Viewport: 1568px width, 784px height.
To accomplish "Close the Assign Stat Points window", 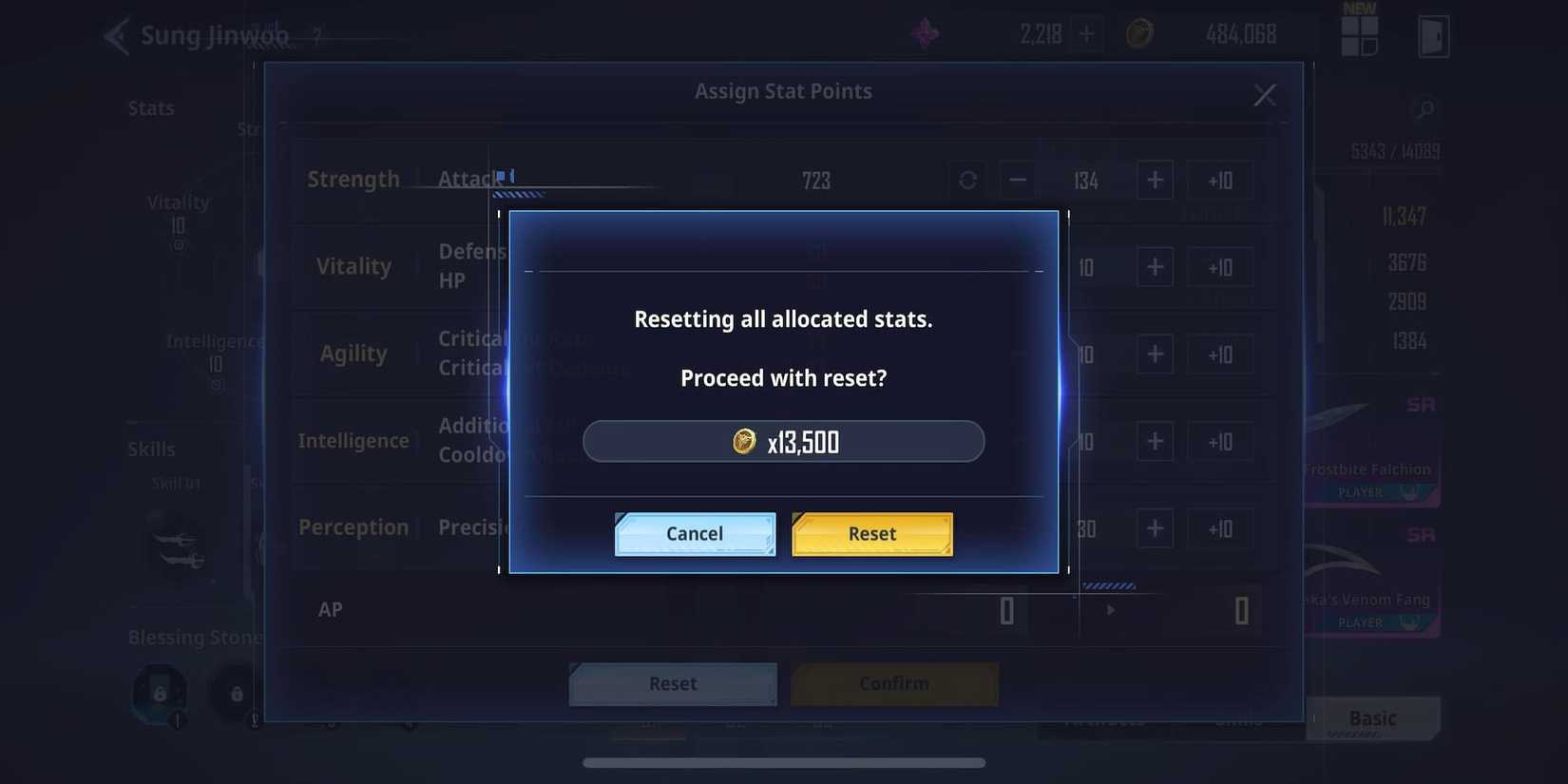I will coord(1264,95).
